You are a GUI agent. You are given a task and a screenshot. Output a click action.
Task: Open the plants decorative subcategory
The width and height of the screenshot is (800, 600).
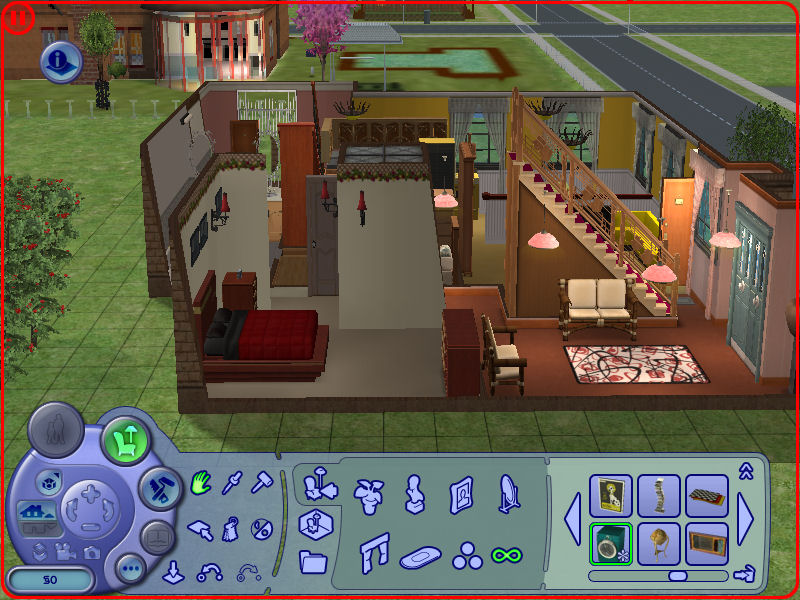tap(369, 492)
